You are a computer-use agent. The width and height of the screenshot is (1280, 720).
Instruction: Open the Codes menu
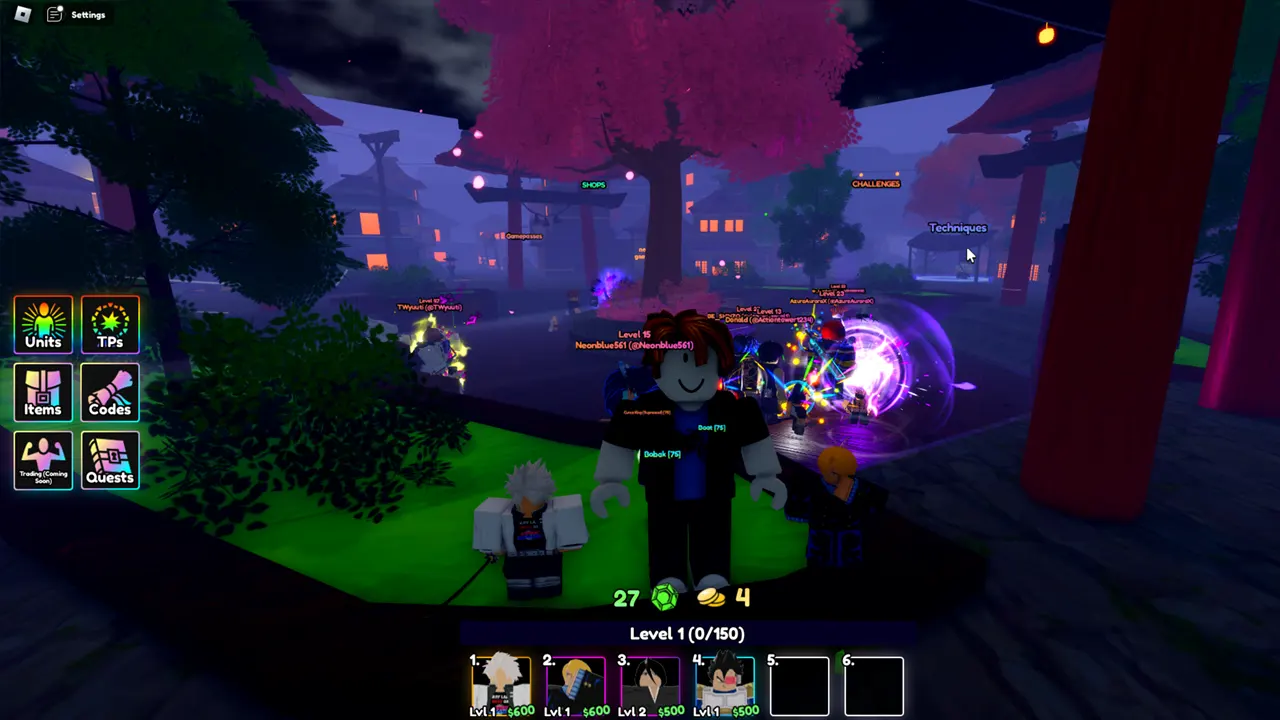click(110, 392)
